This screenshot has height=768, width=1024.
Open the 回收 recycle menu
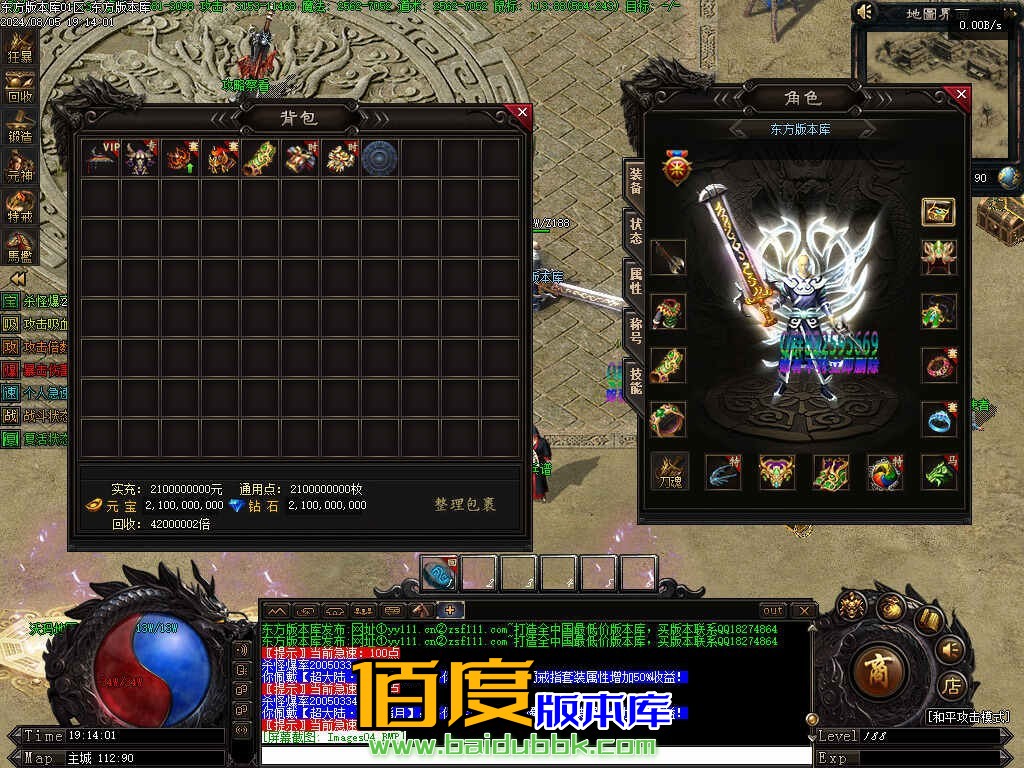(x=20, y=88)
